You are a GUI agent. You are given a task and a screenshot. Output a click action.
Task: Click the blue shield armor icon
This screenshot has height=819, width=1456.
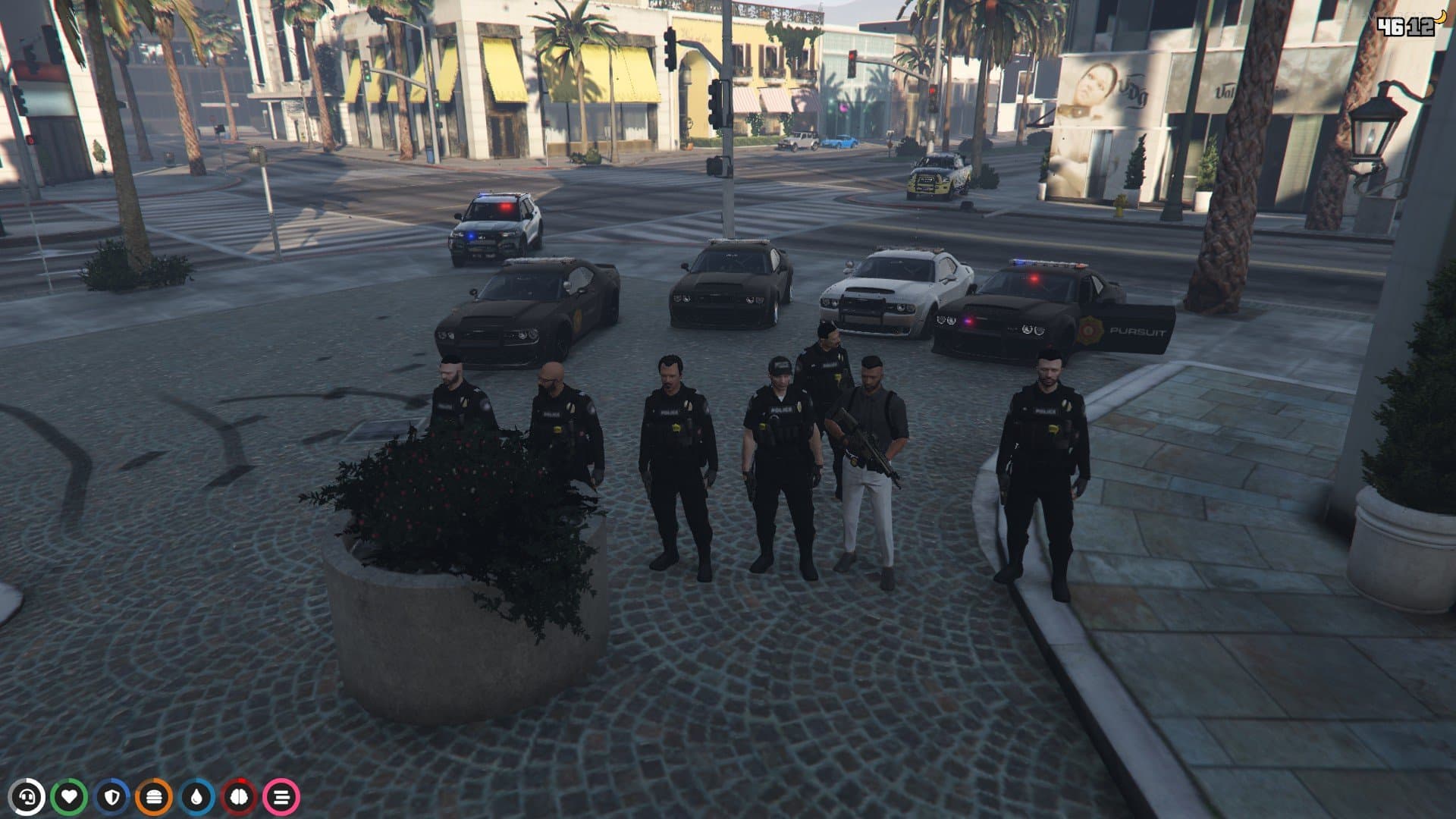(x=112, y=797)
